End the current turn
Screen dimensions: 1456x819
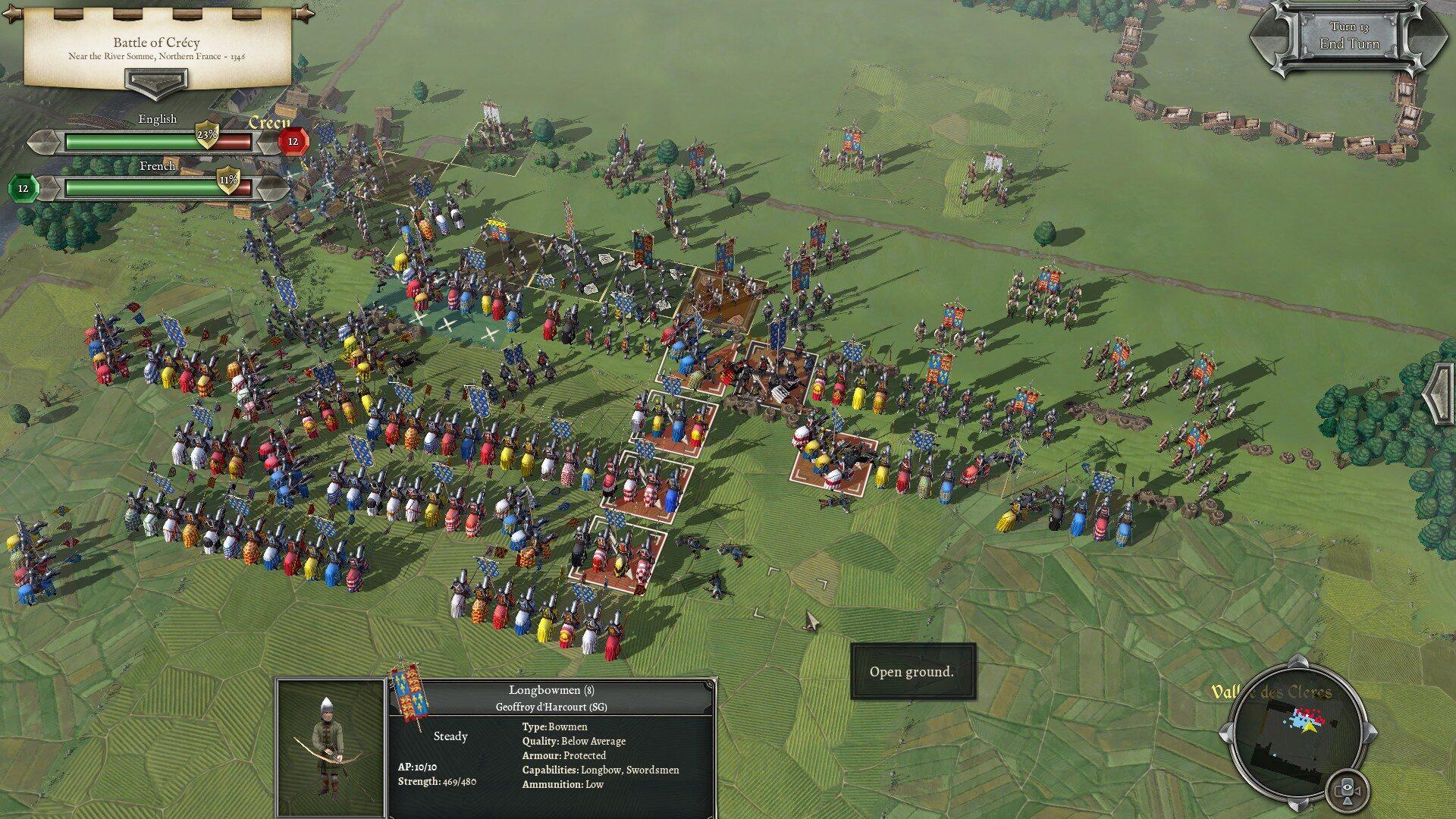click(x=1349, y=37)
